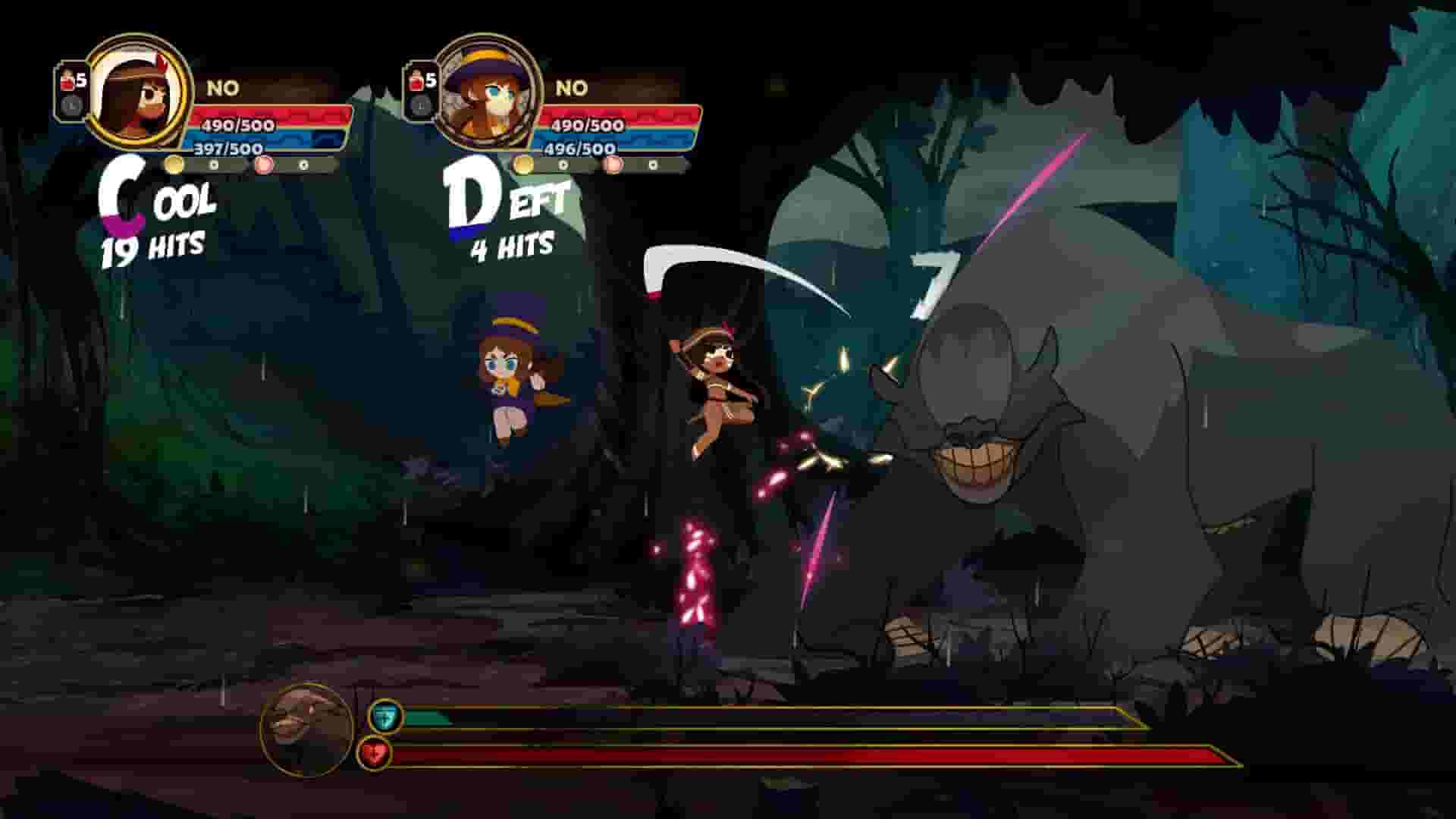The height and width of the screenshot is (819, 1456).
Task: Select the gold coin icon beneath player one's mana bar
Action: click(x=174, y=164)
